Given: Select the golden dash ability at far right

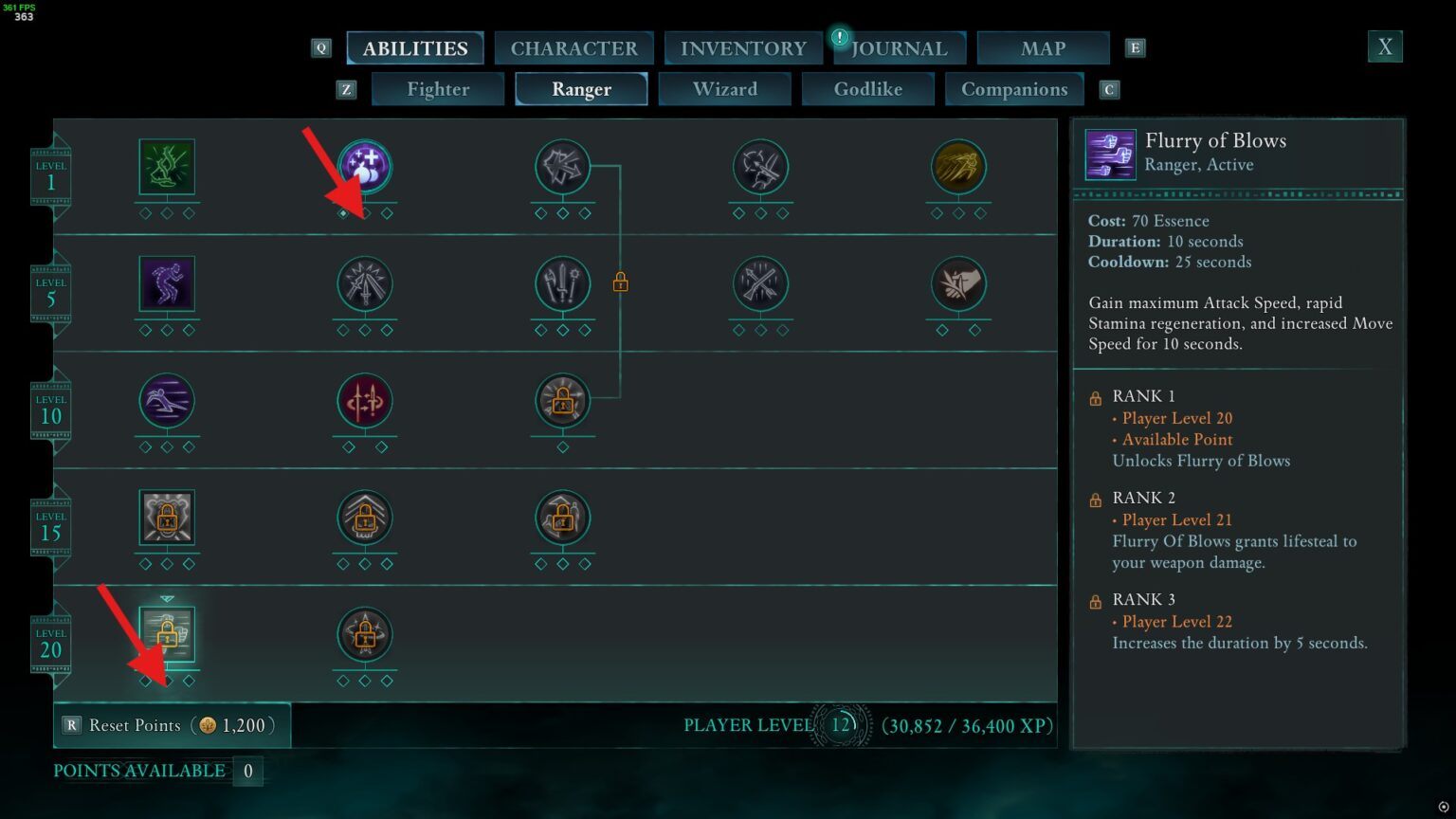Looking at the screenshot, I should pos(958,166).
